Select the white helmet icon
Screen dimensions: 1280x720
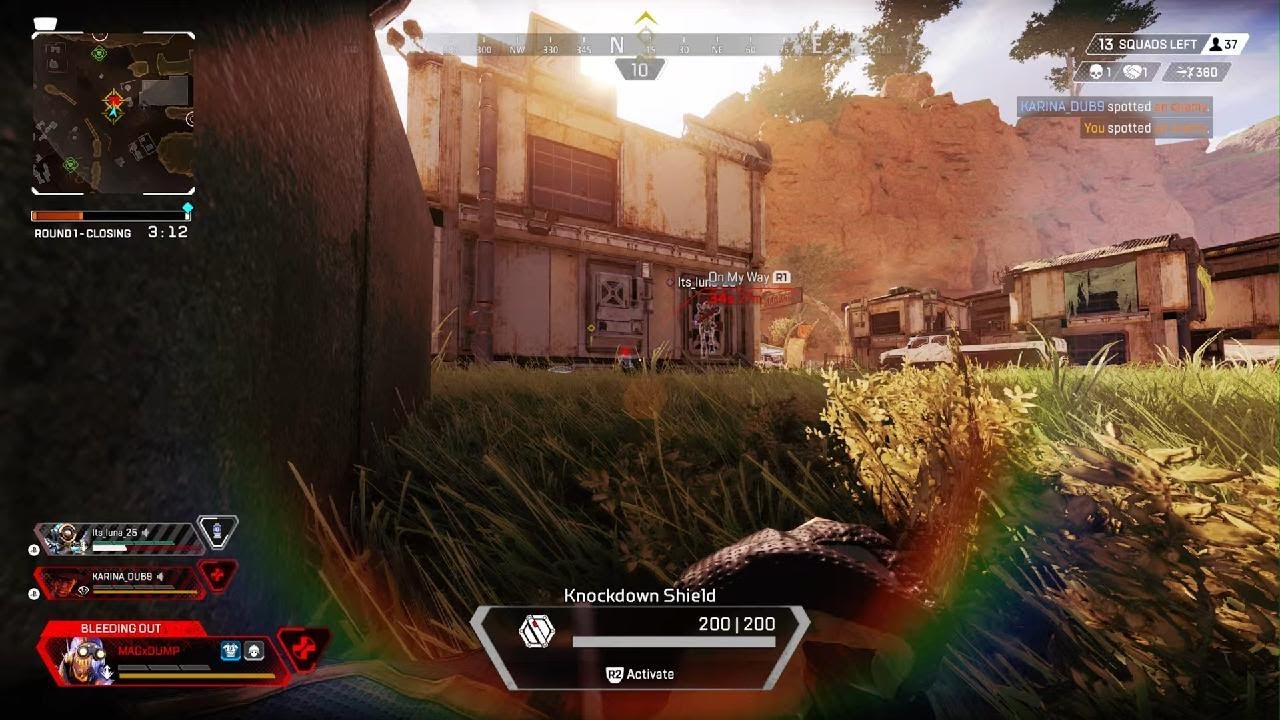tap(254, 650)
